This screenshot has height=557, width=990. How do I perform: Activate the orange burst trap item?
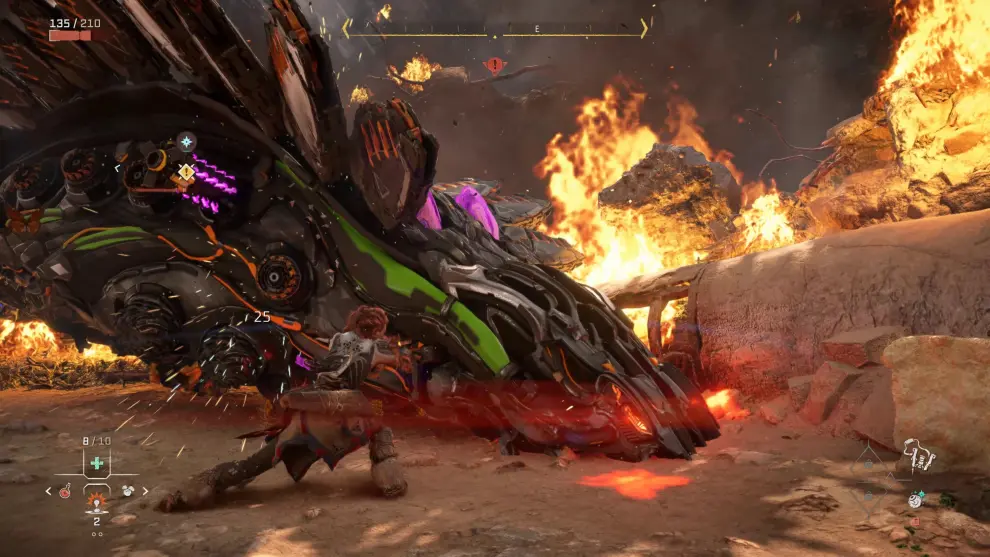pos(97,499)
